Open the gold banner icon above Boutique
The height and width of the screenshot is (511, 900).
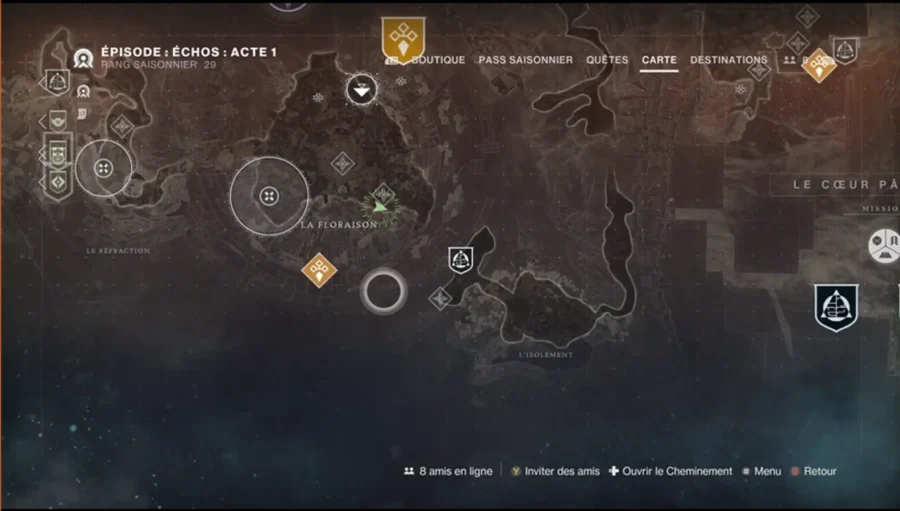(403, 39)
